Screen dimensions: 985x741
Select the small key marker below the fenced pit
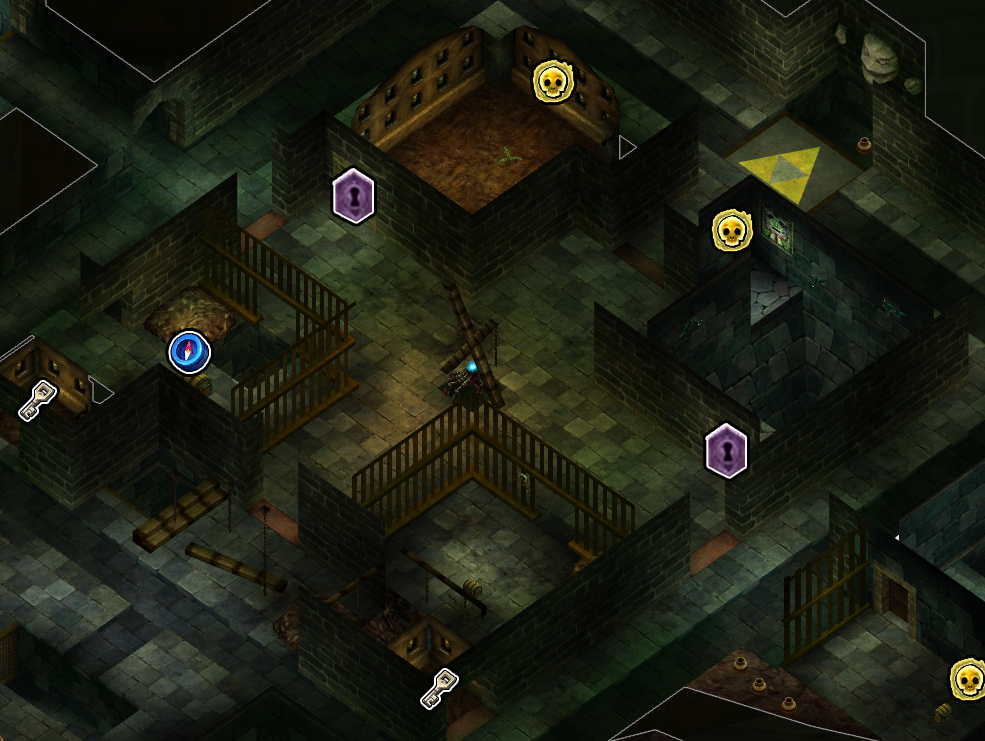click(439, 688)
